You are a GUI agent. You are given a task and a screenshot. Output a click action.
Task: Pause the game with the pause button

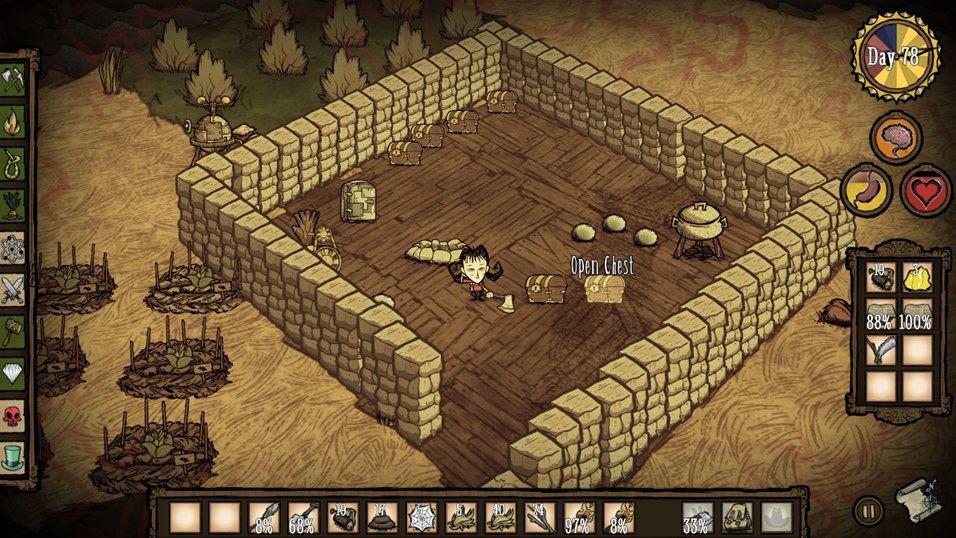pos(868,511)
